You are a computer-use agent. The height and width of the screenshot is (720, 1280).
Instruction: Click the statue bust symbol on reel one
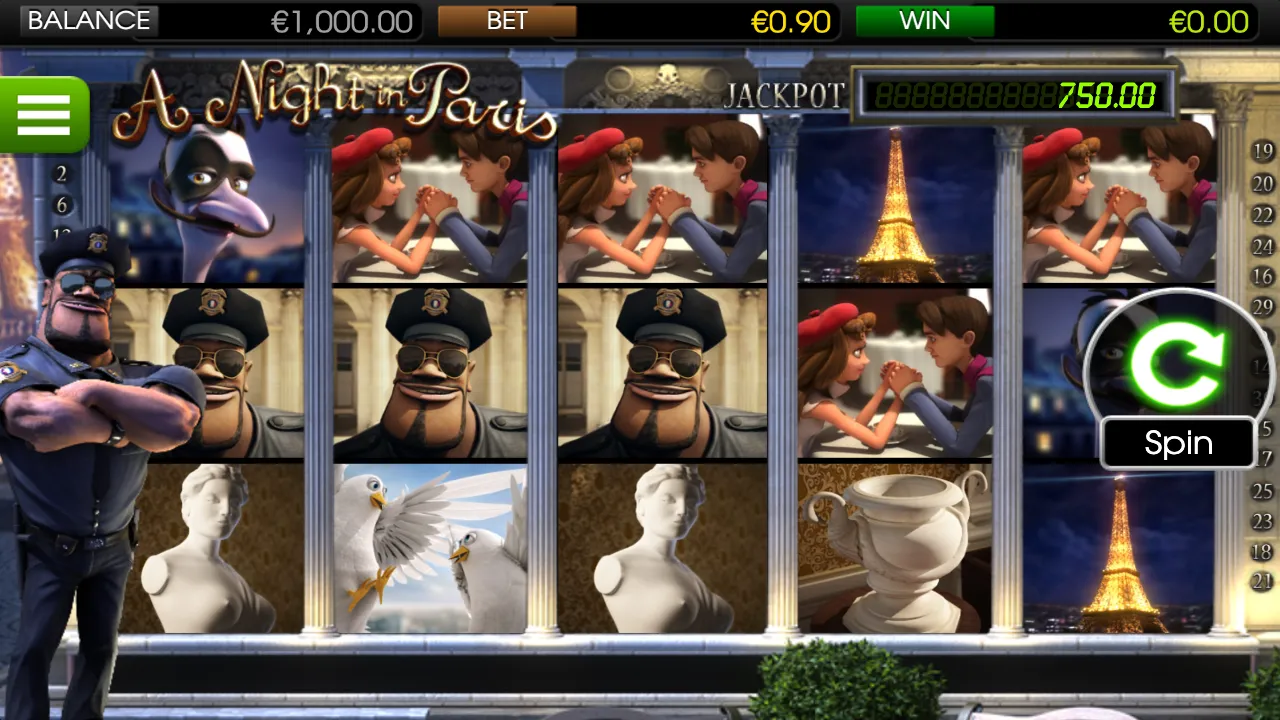[x=210, y=545]
